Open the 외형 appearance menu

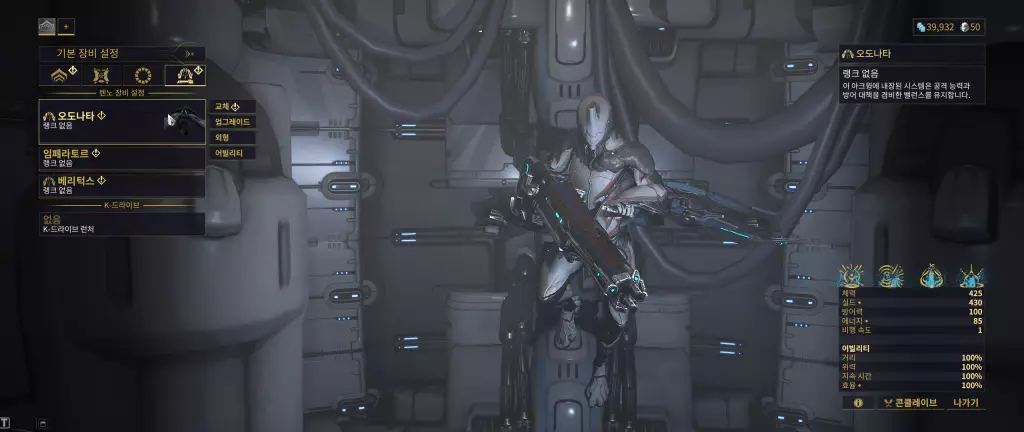233,138
